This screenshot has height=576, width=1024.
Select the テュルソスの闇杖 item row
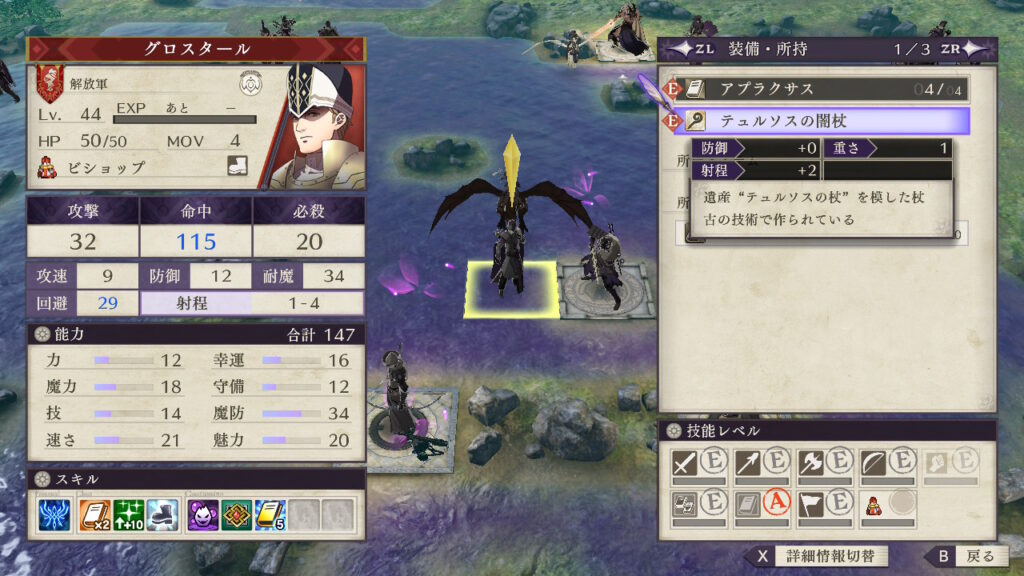tap(820, 121)
